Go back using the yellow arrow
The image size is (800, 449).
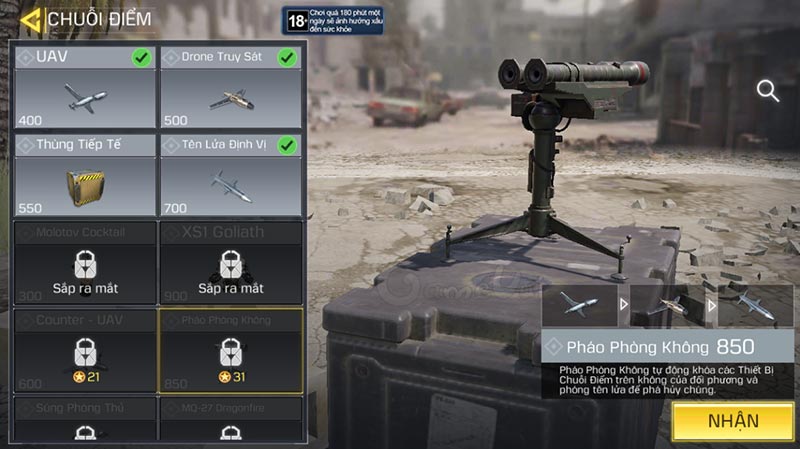[x=31, y=19]
